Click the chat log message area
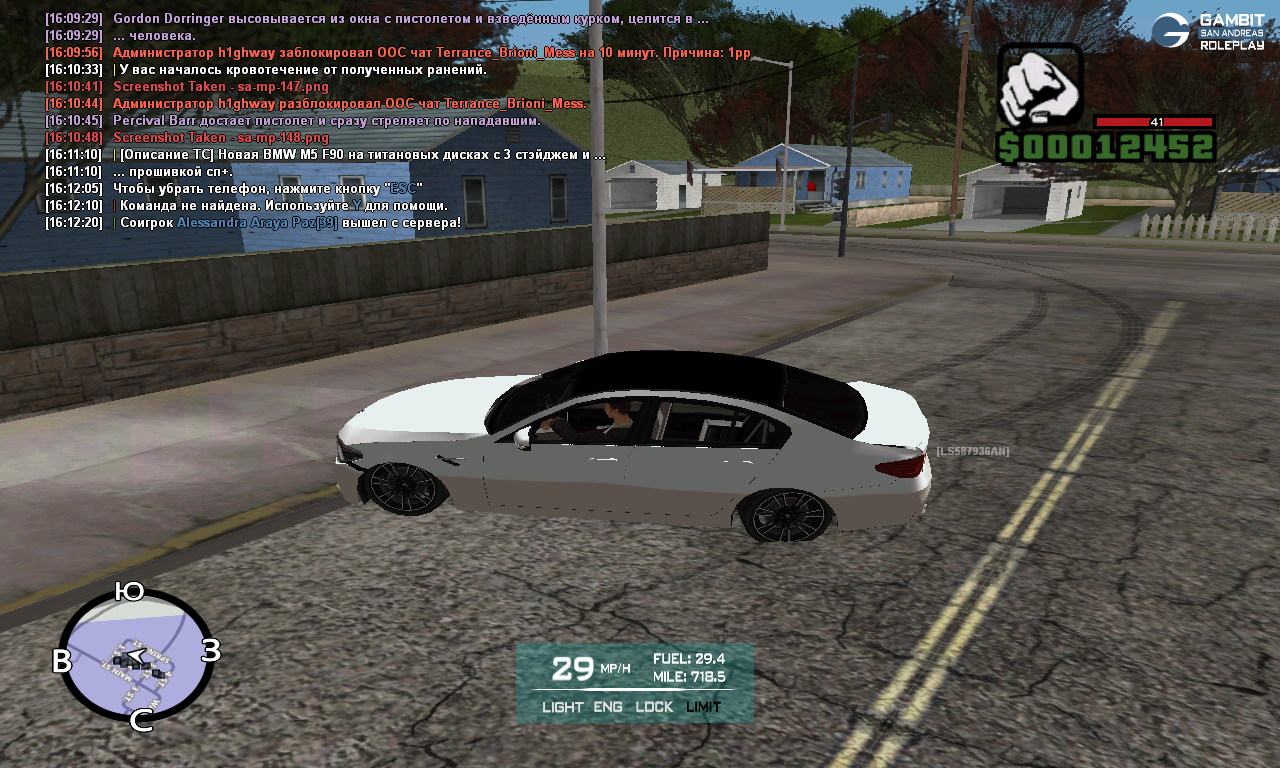The image size is (1280, 768). pyautogui.click(x=380, y=120)
